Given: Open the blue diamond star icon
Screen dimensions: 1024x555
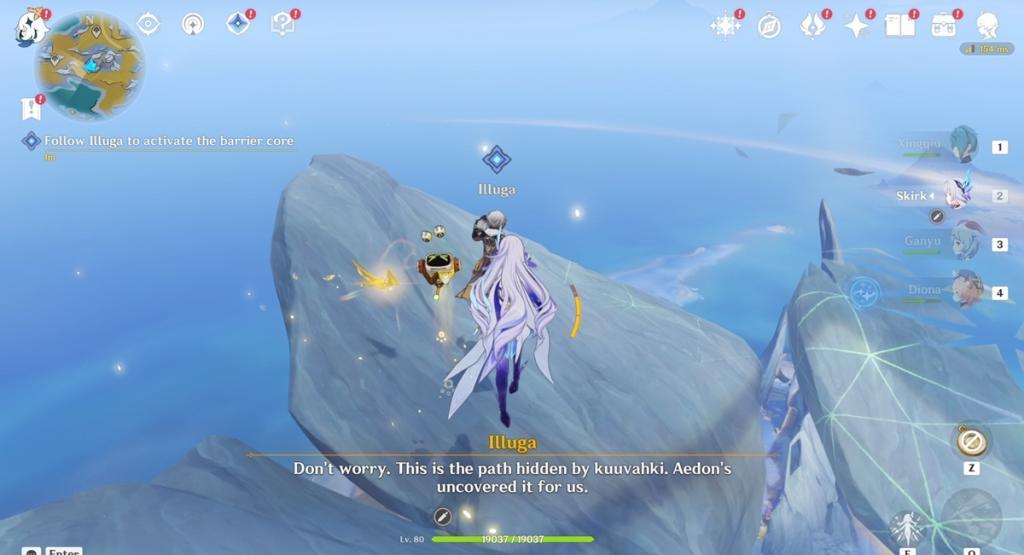Looking at the screenshot, I should click(238, 23).
